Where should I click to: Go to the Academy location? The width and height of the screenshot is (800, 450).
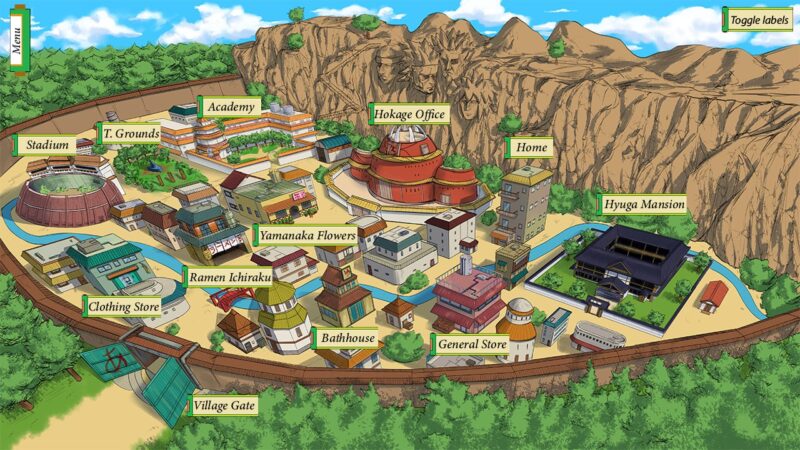point(231,106)
